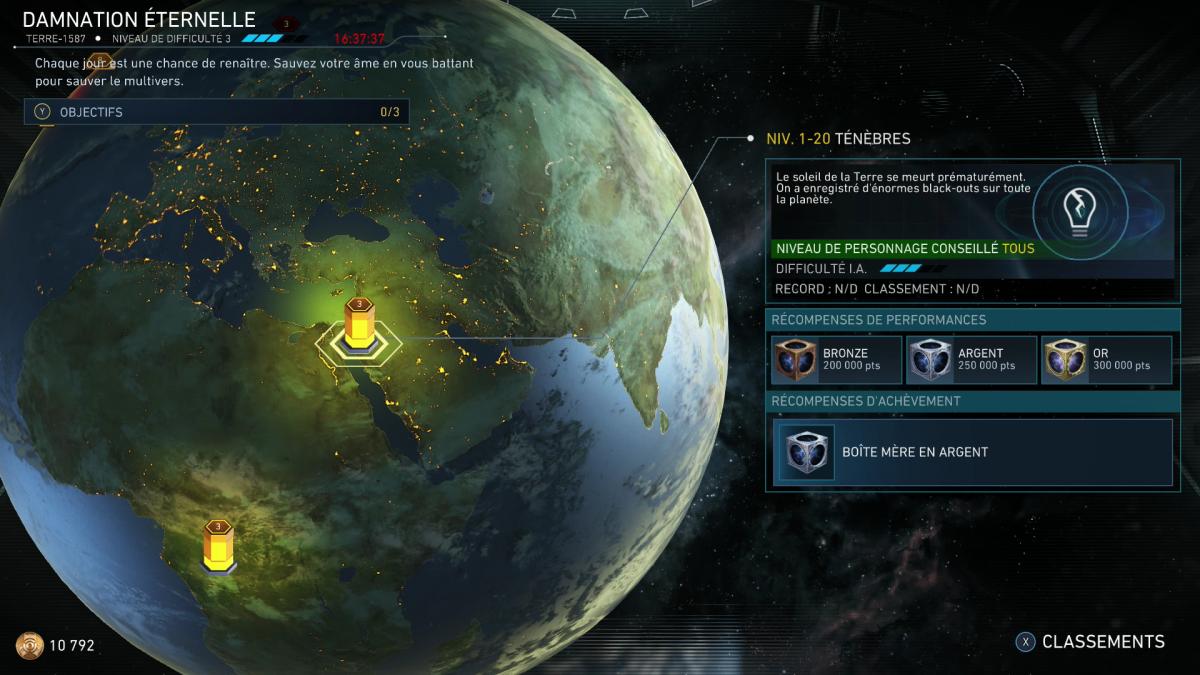This screenshot has height=675, width=1200.
Task: View the Bronze 200 000 pts reward
Action: (x=836, y=360)
